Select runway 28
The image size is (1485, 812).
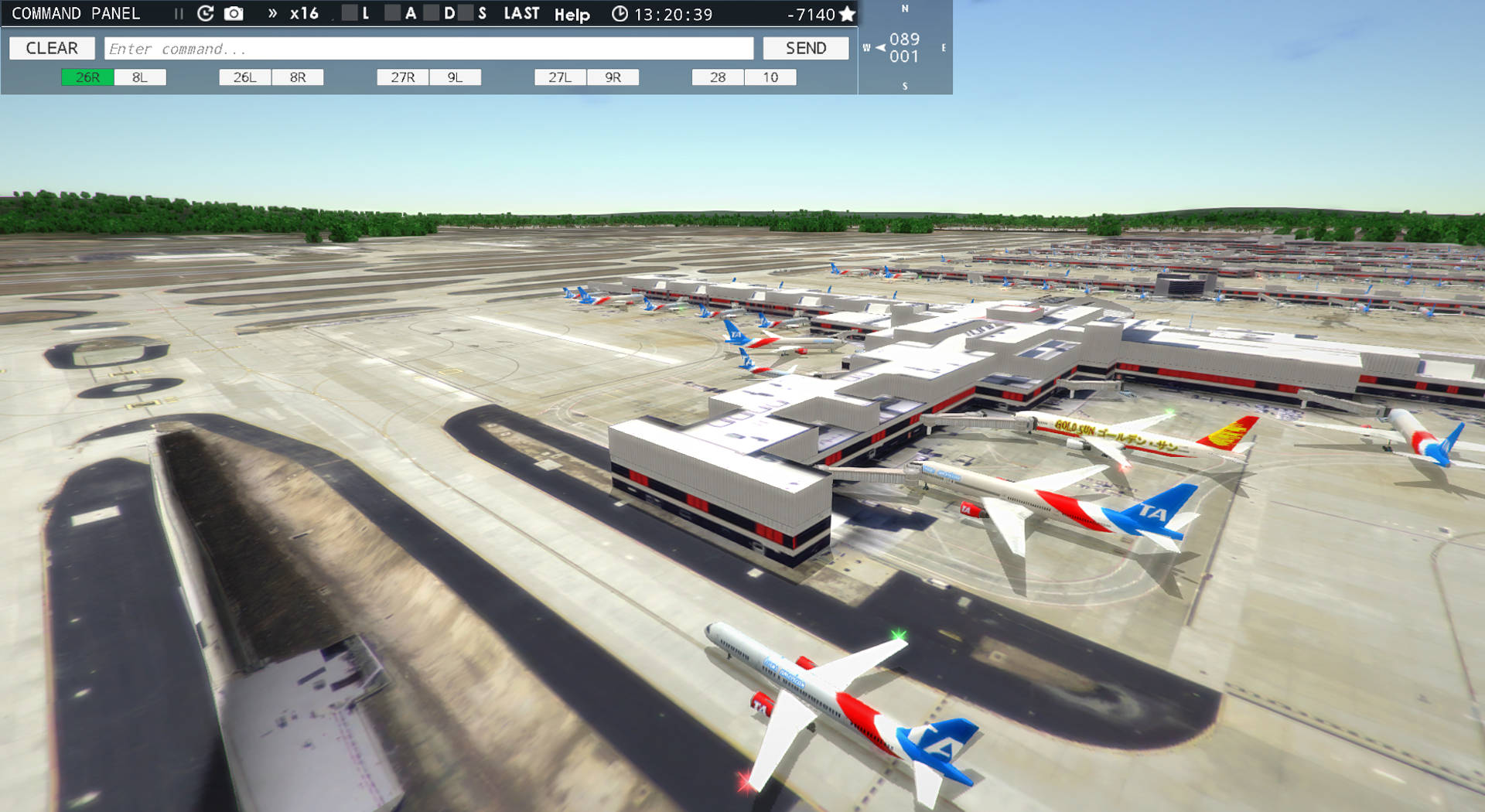(x=717, y=77)
